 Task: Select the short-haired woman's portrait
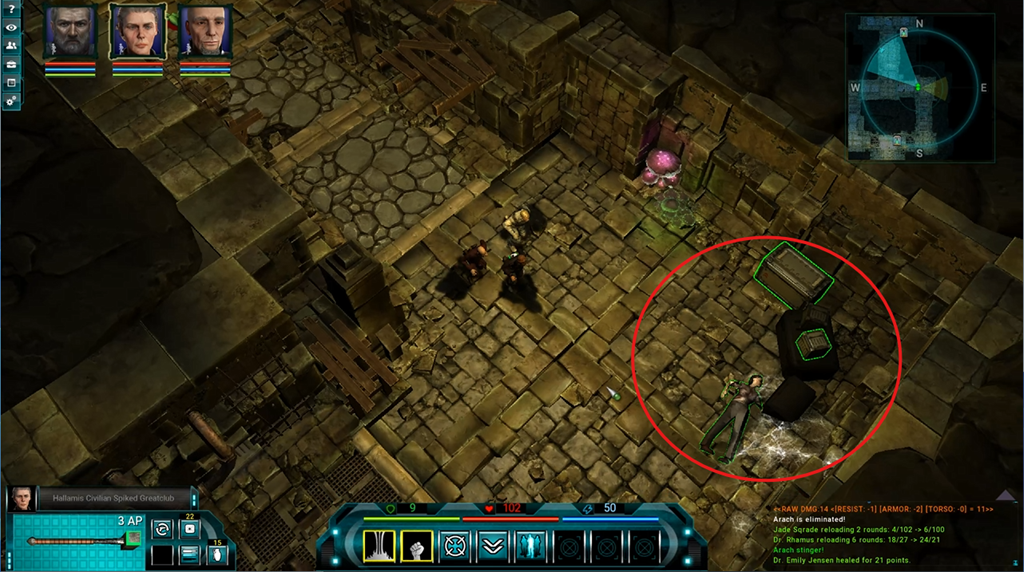(x=137, y=33)
